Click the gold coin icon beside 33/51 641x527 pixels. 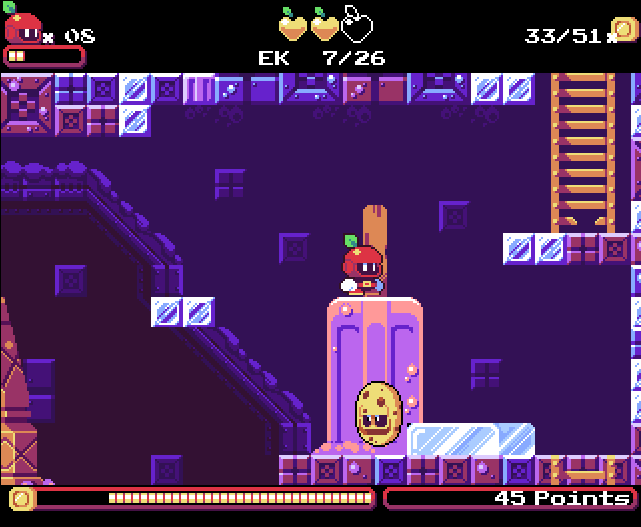pyautogui.click(x=624, y=32)
